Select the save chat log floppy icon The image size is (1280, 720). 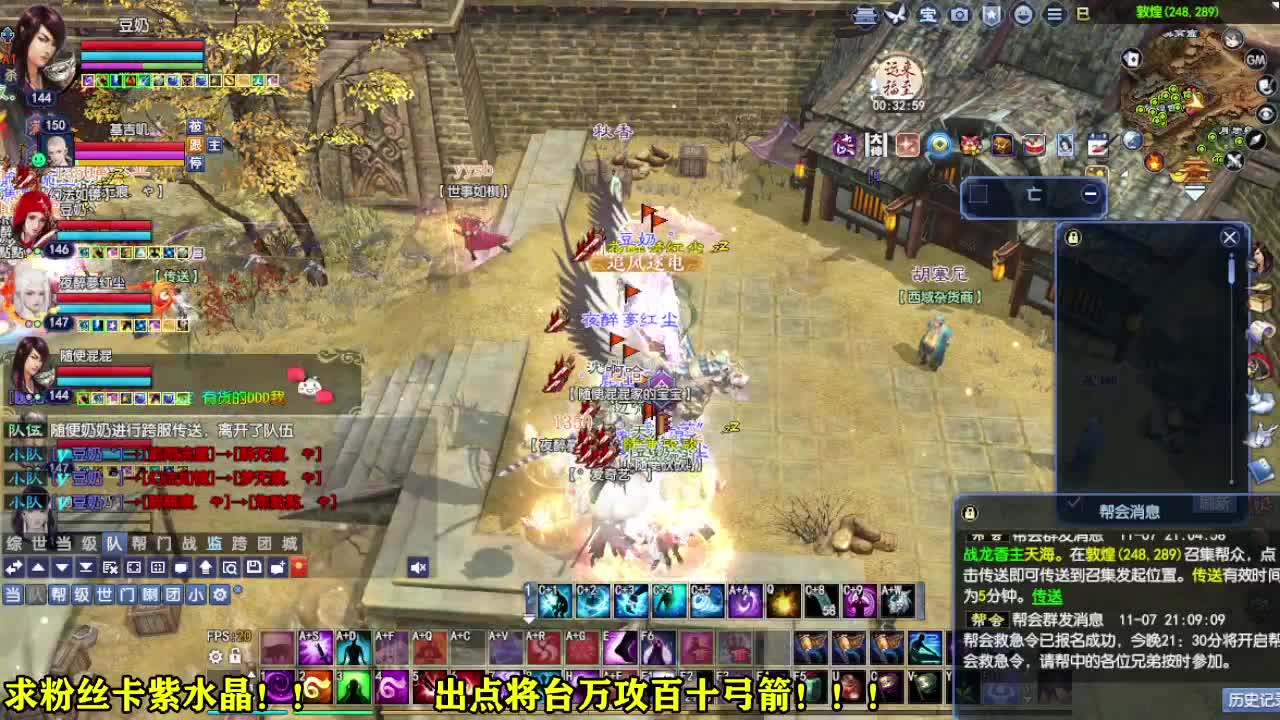(x=254, y=566)
